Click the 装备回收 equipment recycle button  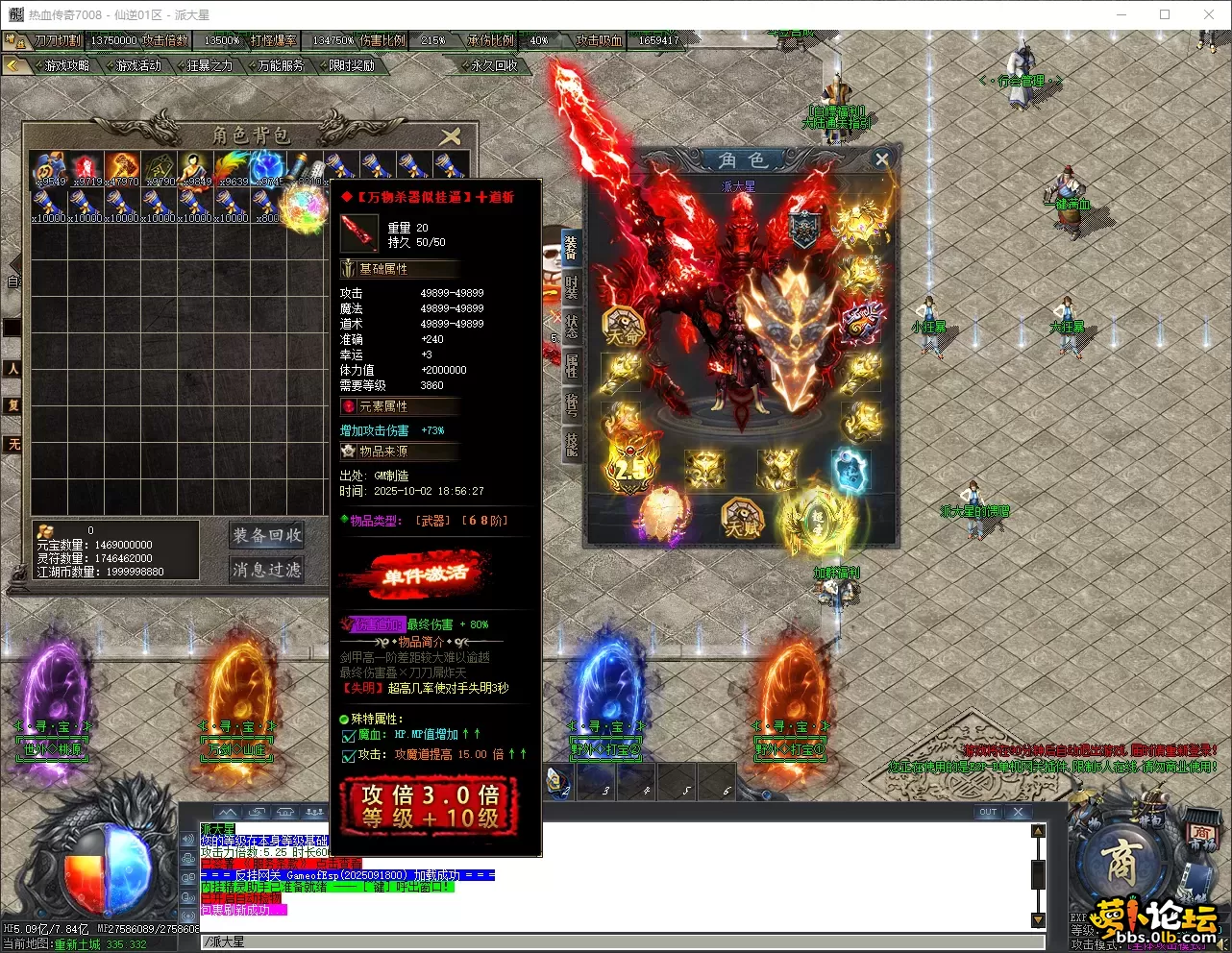coord(266,535)
